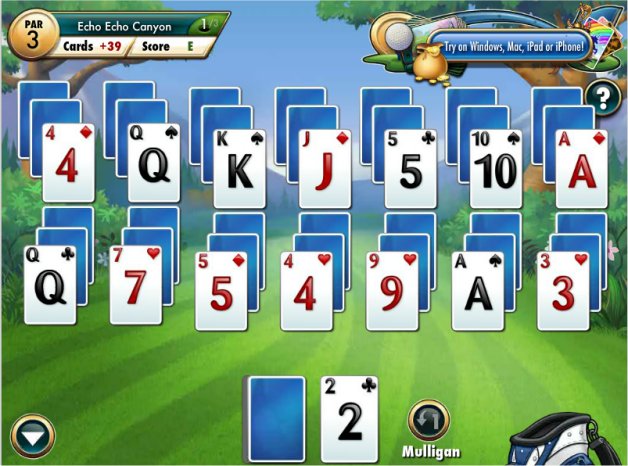Choose the 9 of hearts card
The width and height of the screenshot is (628, 466).
pos(393,290)
